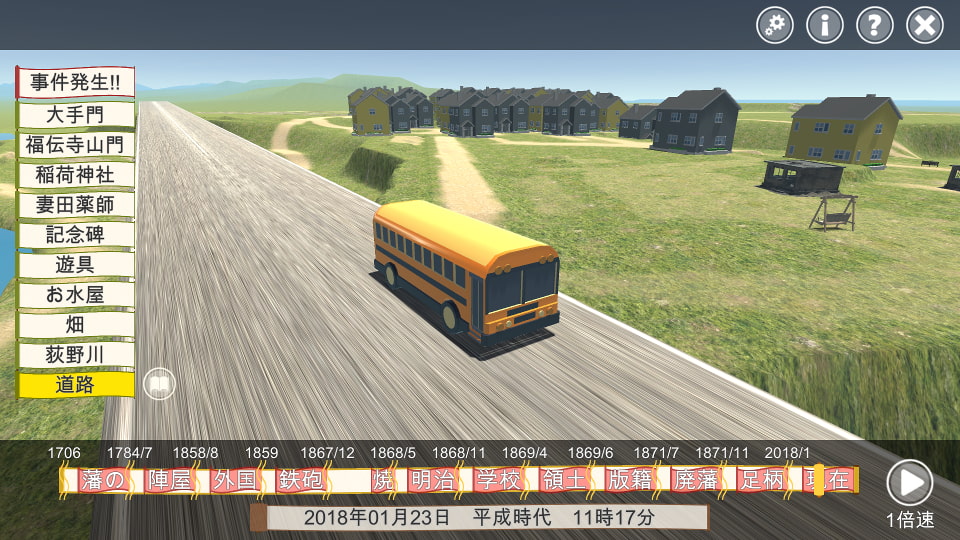
Task: Start timeline playback with the play button
Action: tap(909, 483)
